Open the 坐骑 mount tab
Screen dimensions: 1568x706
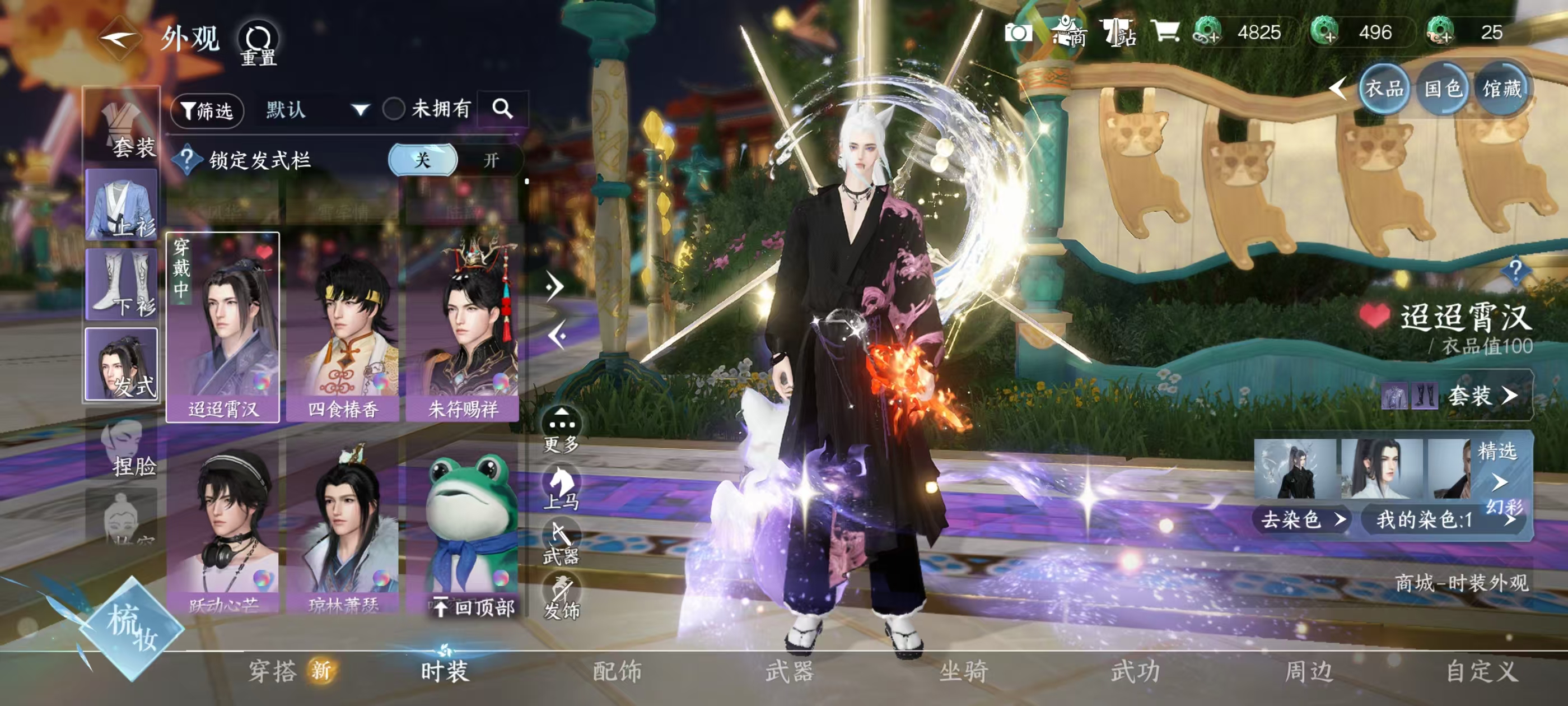(963, 671)
